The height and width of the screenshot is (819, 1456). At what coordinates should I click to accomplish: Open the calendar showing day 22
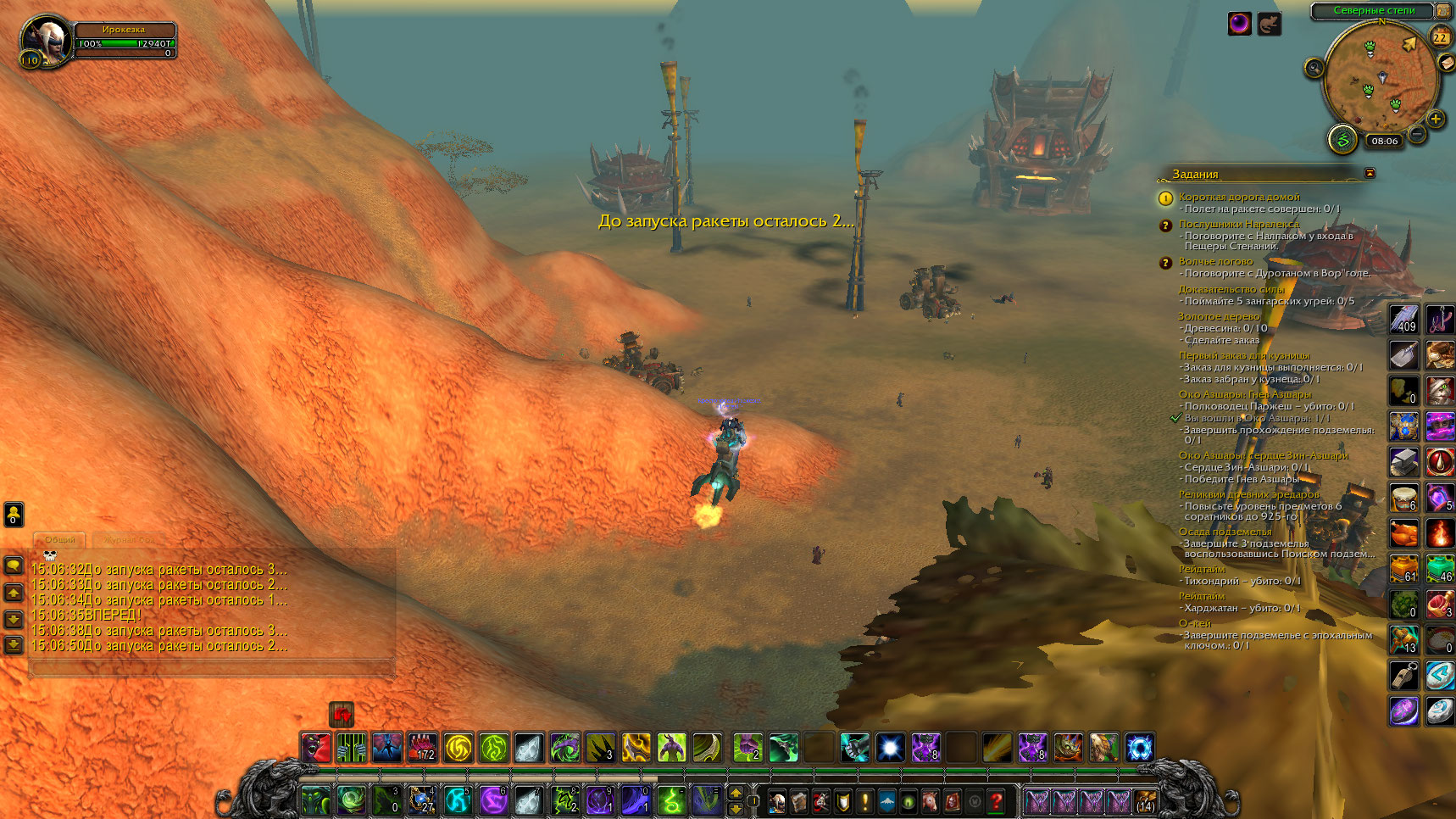1440,37
